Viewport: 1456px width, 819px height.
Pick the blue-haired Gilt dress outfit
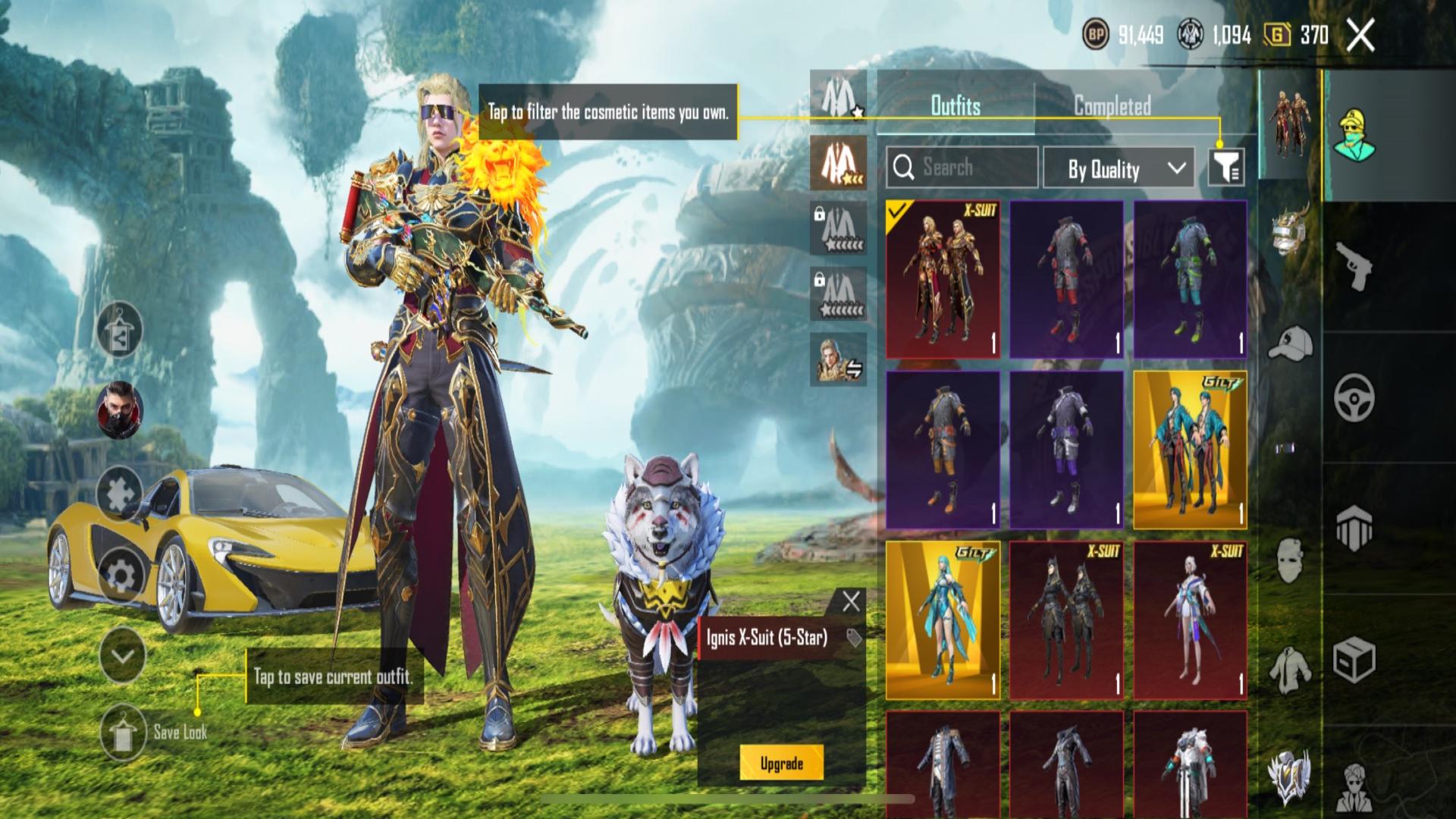pos(943,620)
